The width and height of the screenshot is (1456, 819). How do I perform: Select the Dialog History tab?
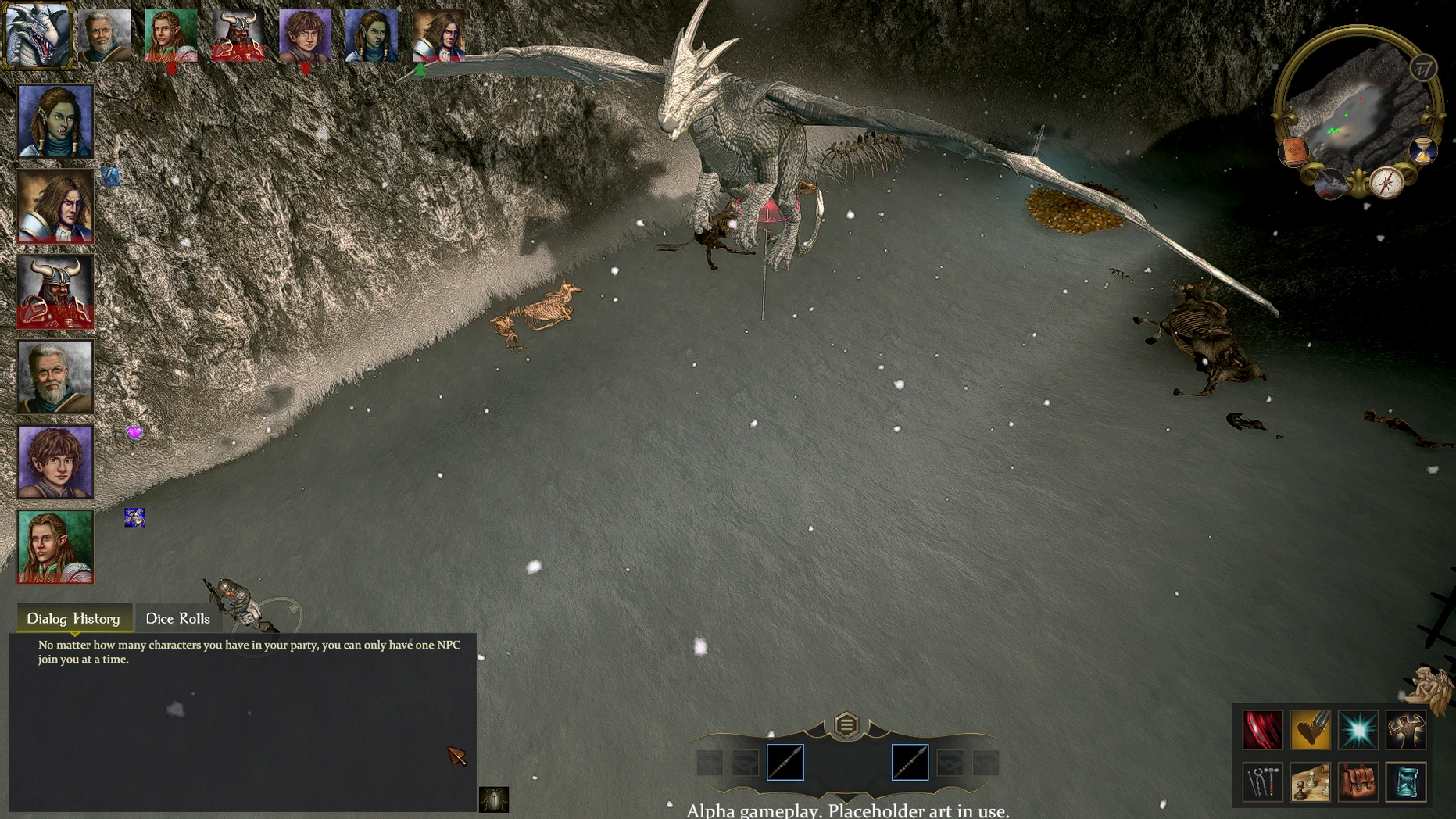[x=73, y=618]
